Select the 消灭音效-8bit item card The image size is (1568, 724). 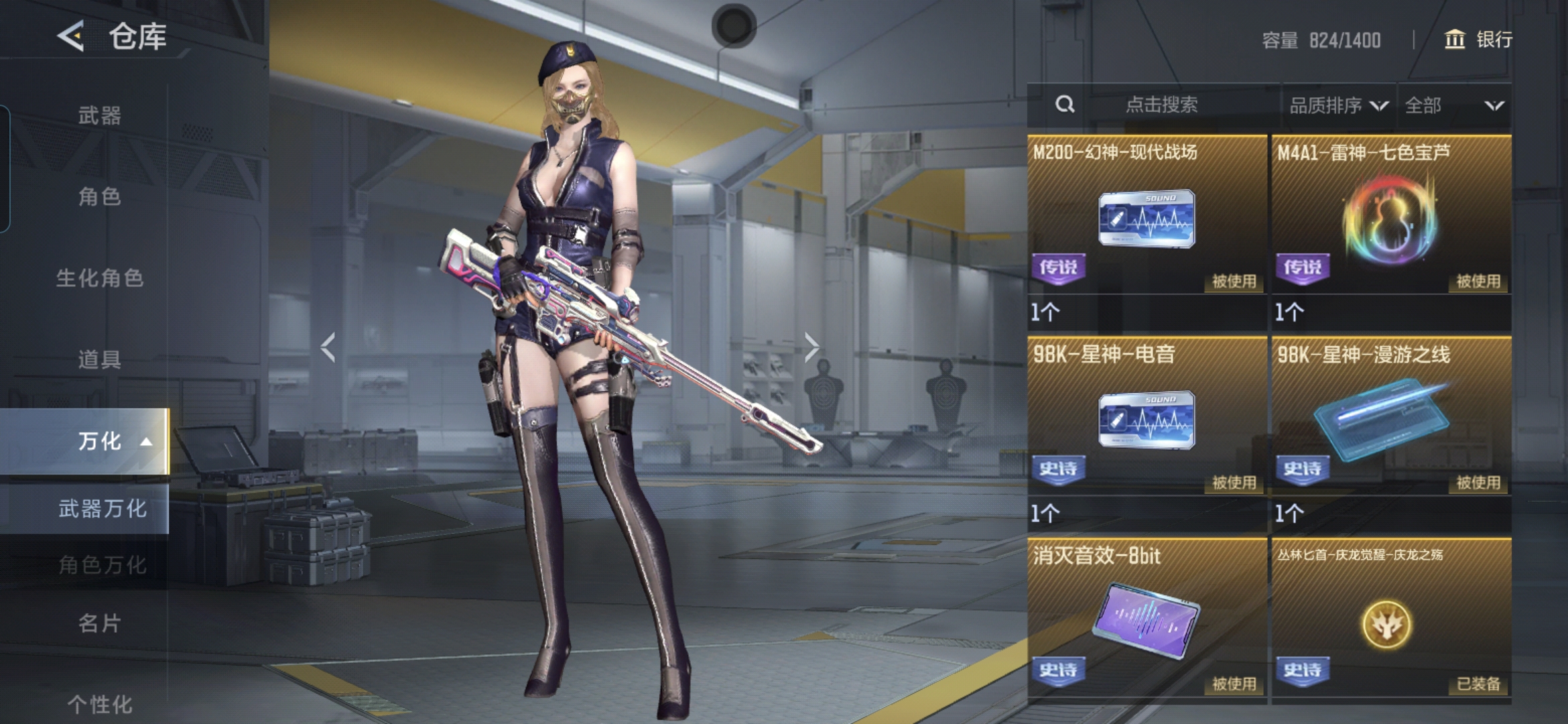[1147, 619]
